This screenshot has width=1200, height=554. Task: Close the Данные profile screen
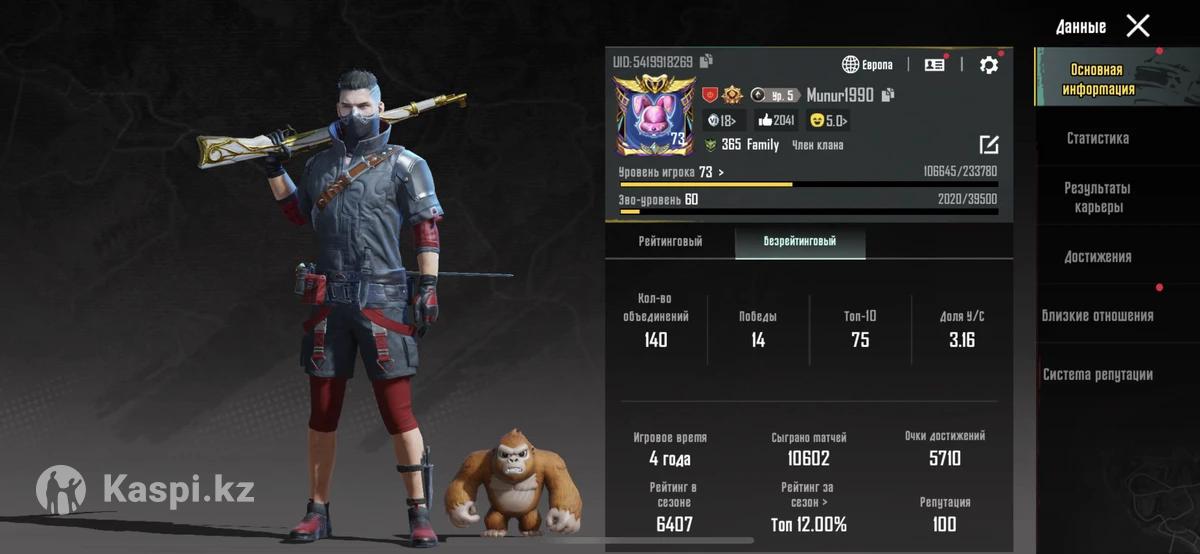click(1138, 26)
